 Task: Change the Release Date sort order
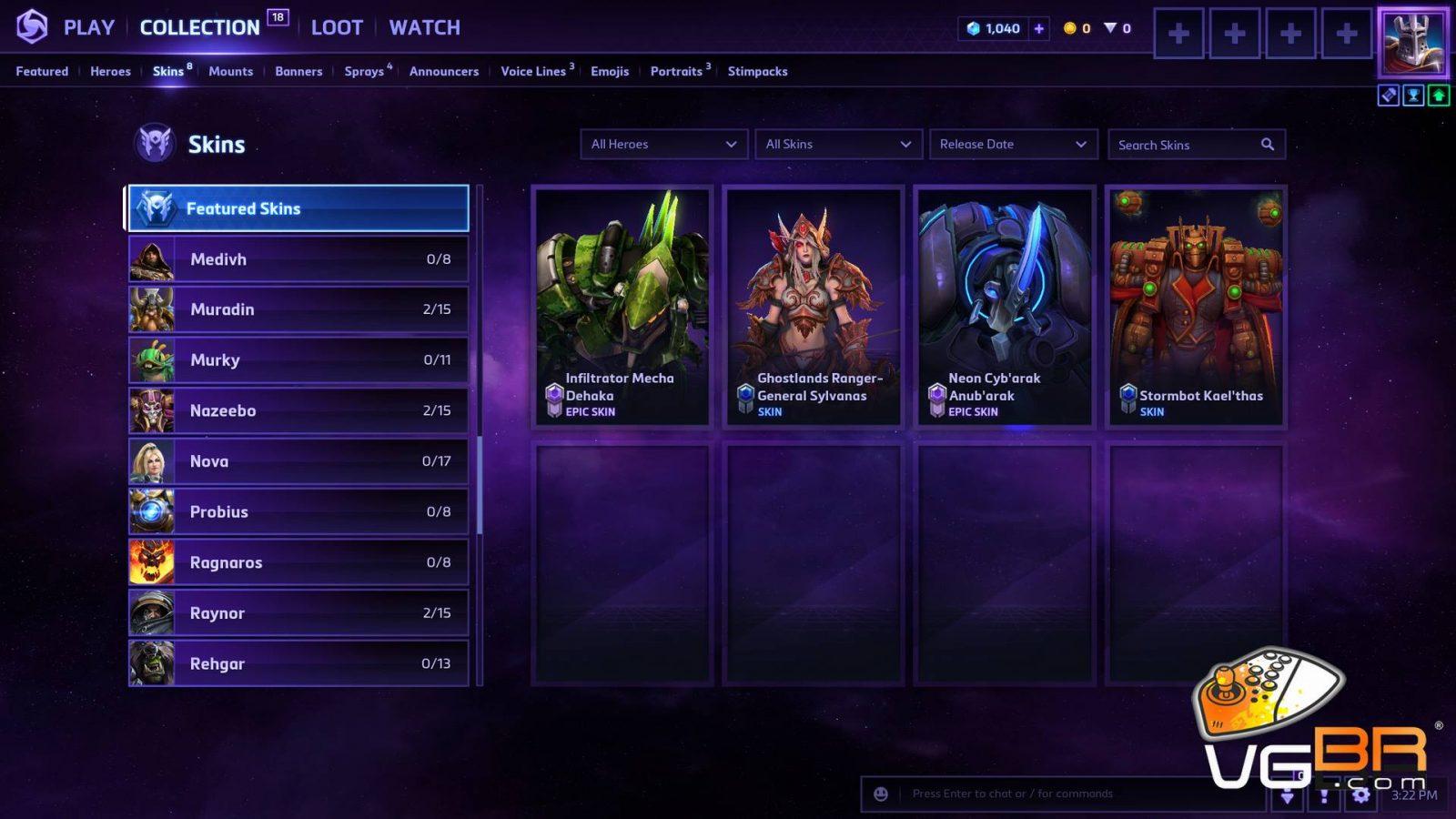tap(1012, 144)
